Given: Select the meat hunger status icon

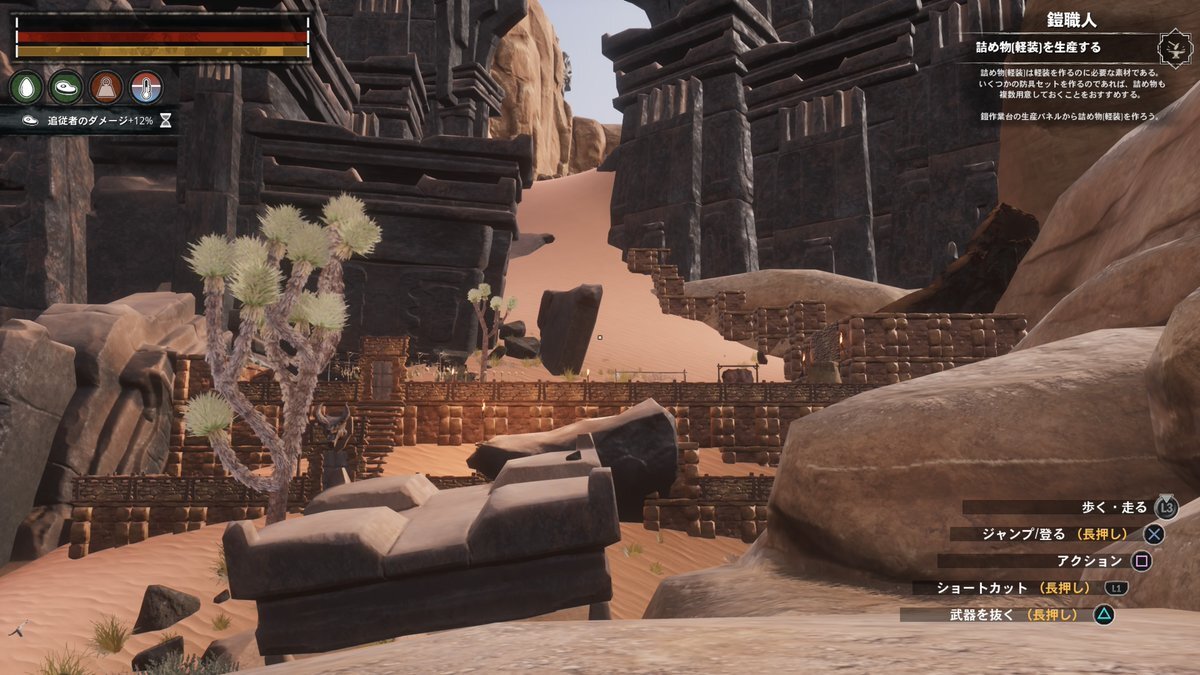Looking at the screenshot, I should (x=66, y=87).
